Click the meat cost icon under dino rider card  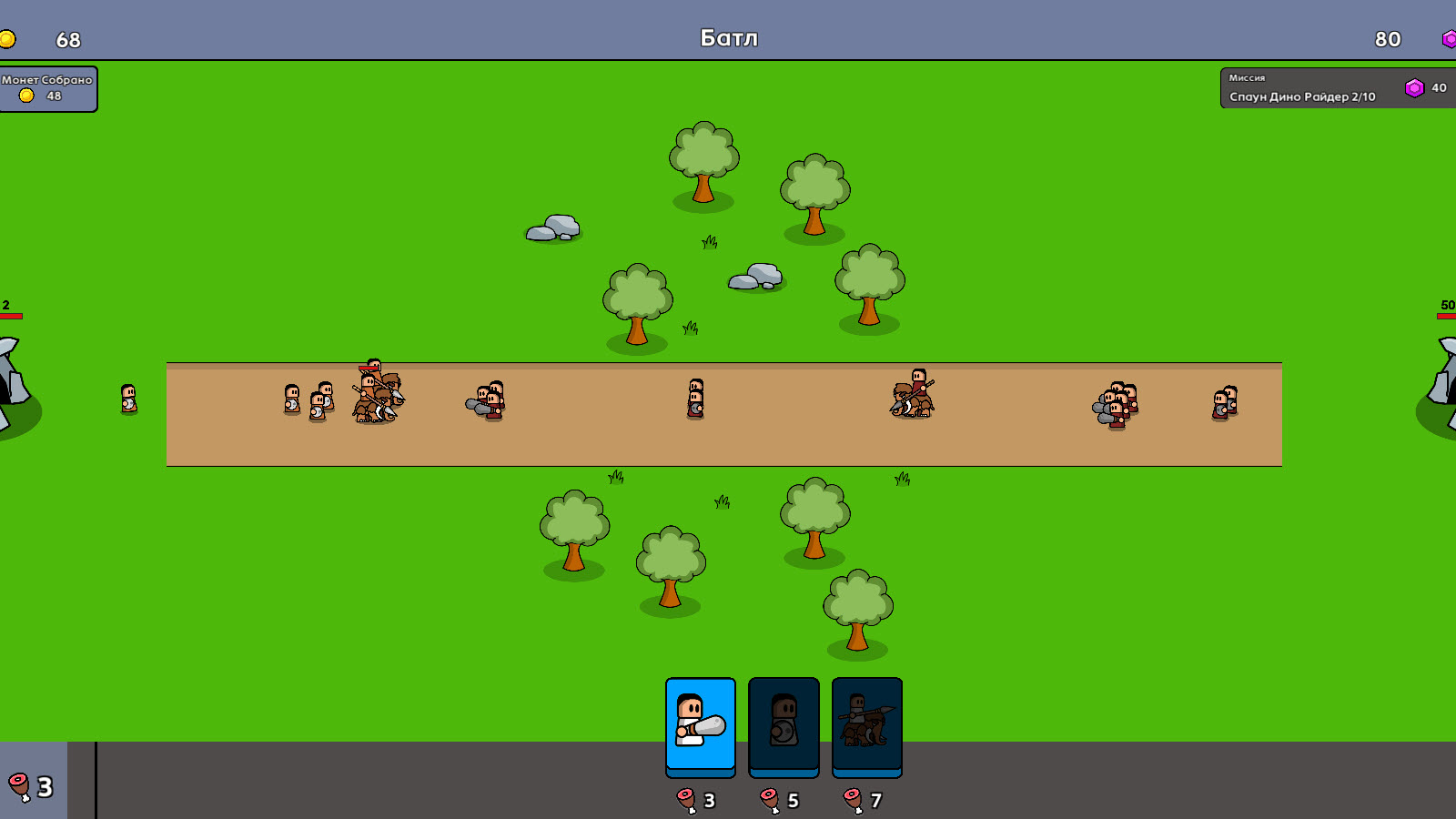[852, 800]
